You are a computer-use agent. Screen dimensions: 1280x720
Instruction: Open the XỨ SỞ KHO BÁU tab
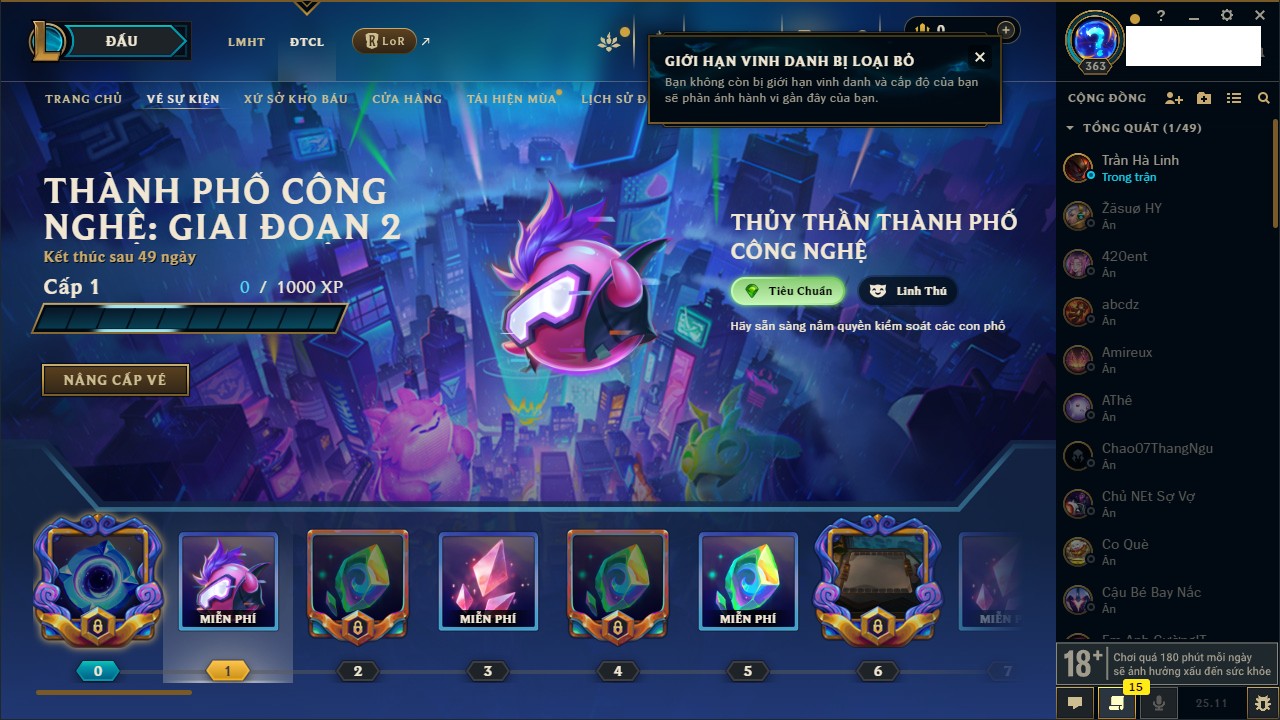[296, 99]
